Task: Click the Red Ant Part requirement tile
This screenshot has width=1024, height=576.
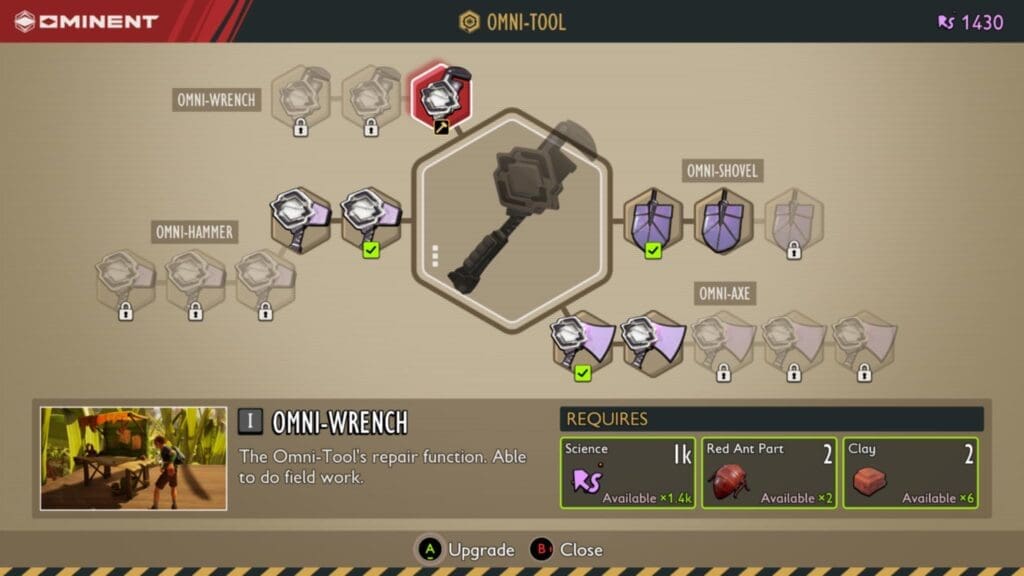Action: (x=769, y=473)
